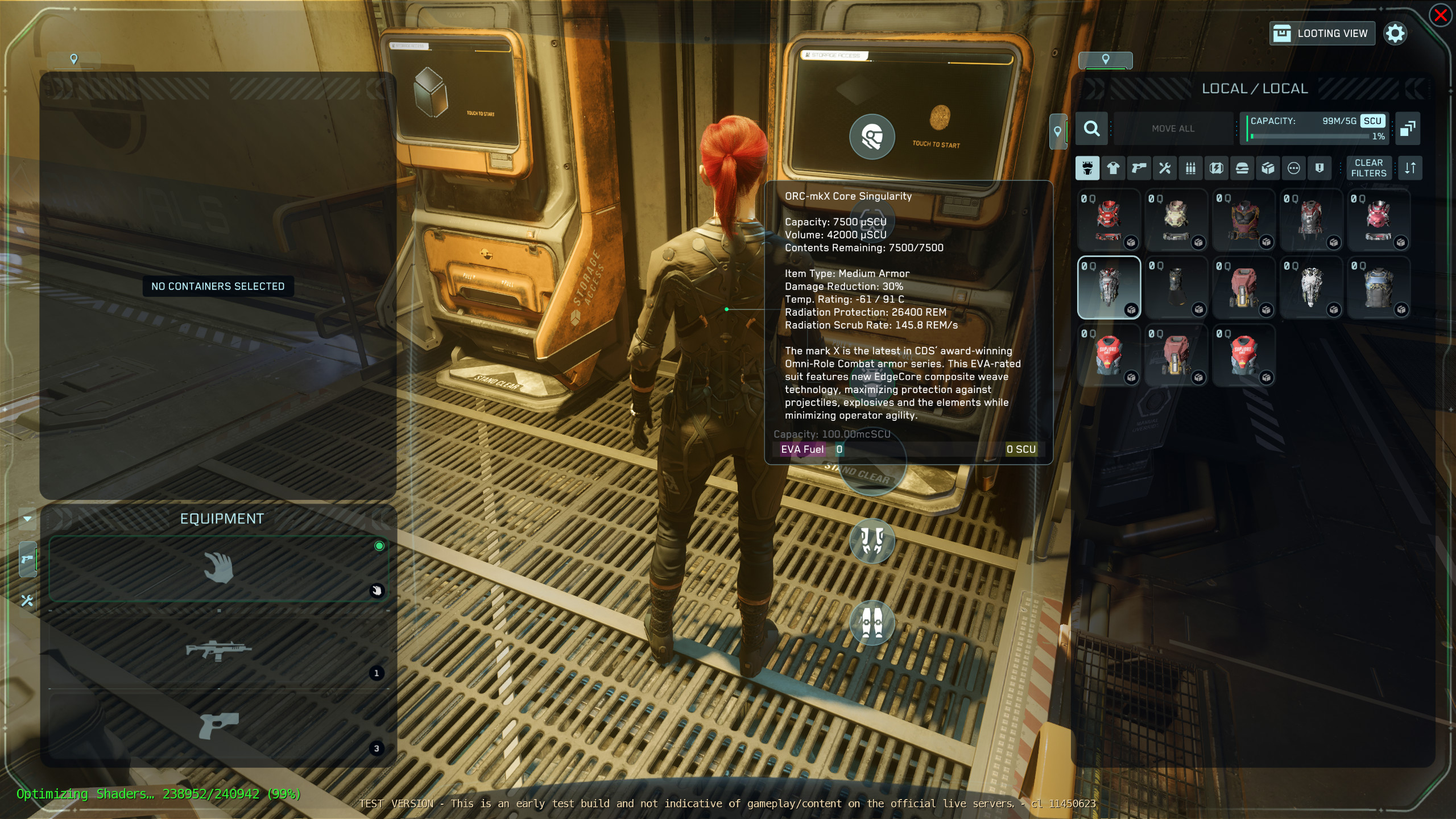Click the helmet slot icon on character

coord(872,136)
